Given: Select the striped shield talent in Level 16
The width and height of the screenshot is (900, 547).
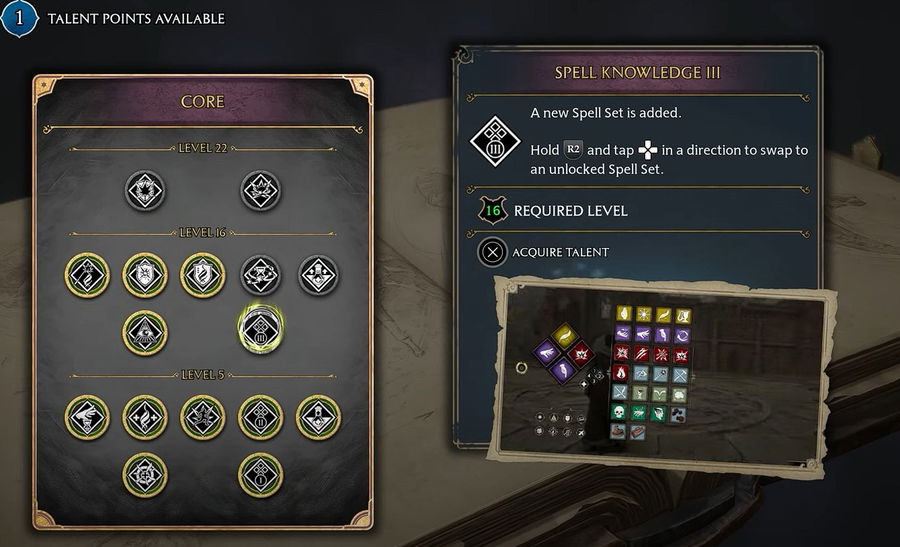Looking at the screenshot, I should click(202, 274).
